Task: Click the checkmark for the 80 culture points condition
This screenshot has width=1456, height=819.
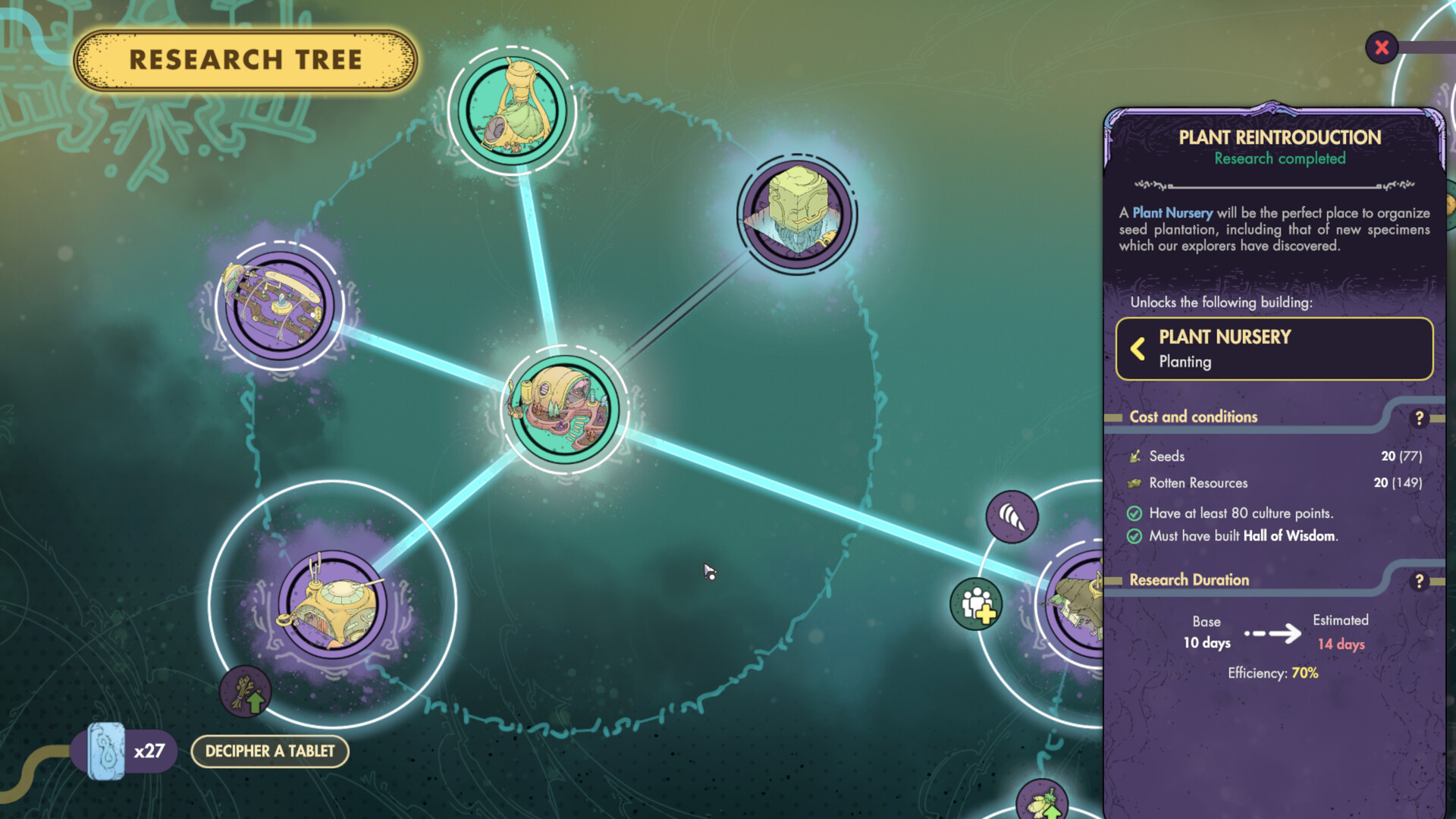Action: [x=1134, y=513]
